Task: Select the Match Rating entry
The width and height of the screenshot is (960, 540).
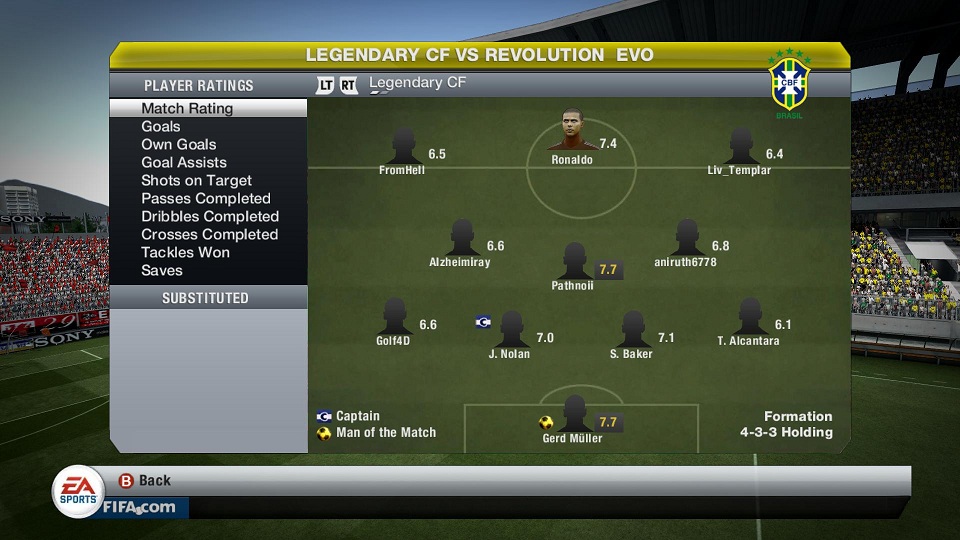Action: tap(187, 108)
